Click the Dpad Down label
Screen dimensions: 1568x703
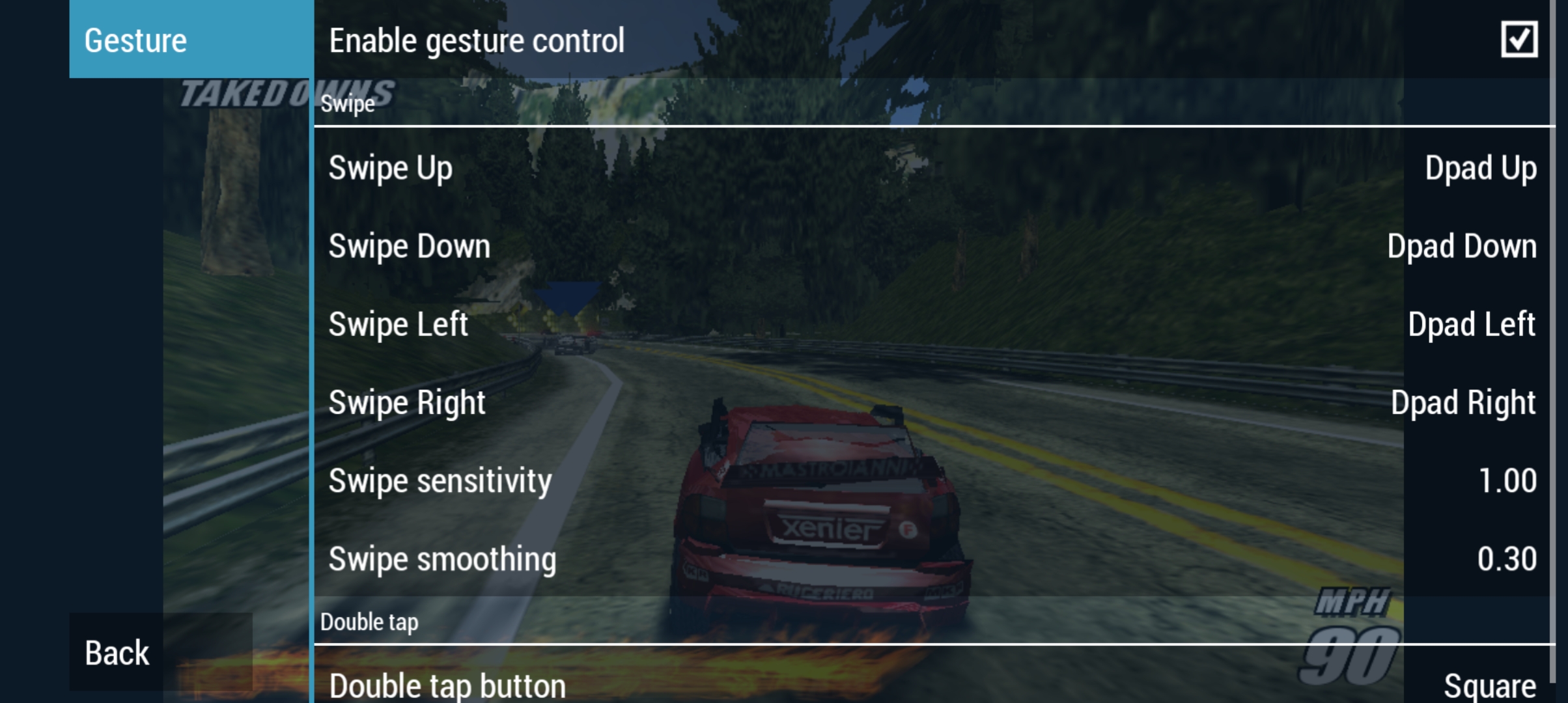(1462, 246)
